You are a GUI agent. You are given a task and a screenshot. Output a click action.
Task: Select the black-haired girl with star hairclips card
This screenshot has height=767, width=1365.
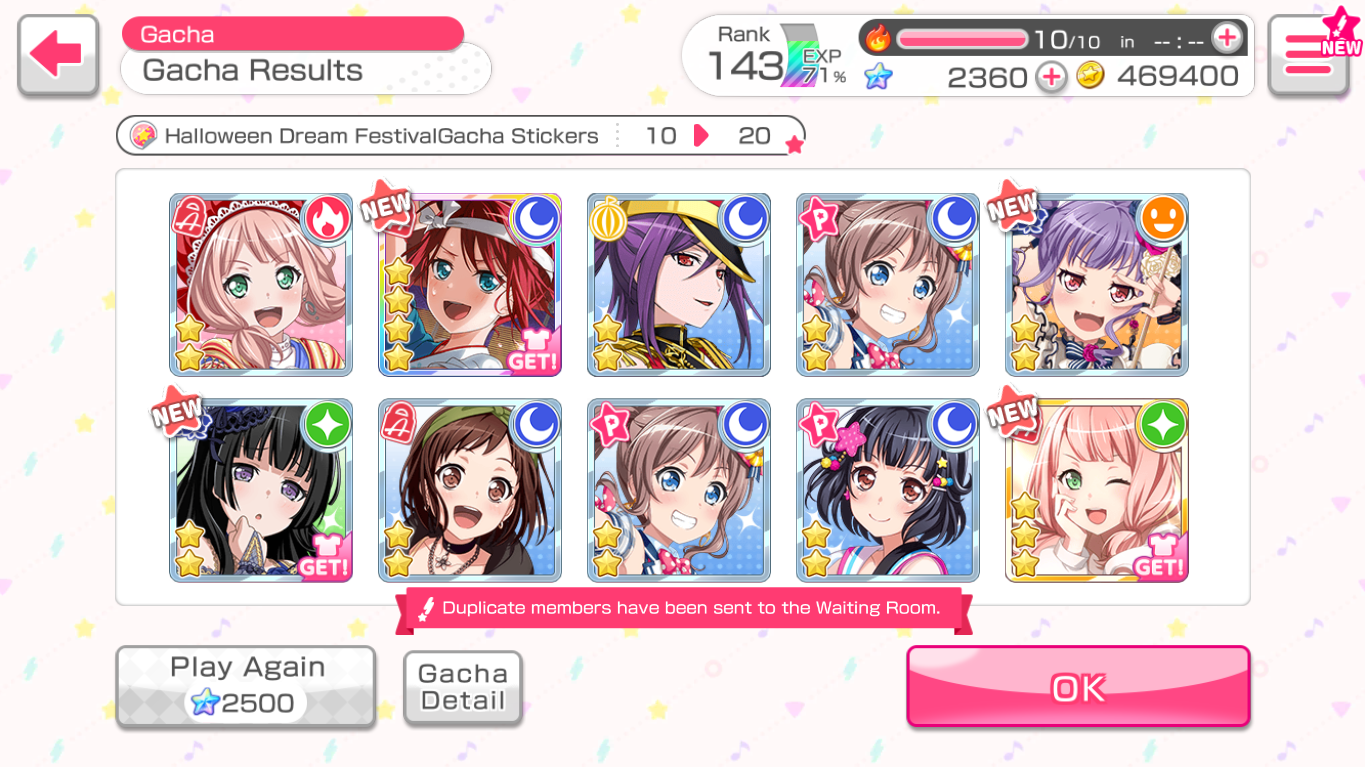tap(888, 490)
